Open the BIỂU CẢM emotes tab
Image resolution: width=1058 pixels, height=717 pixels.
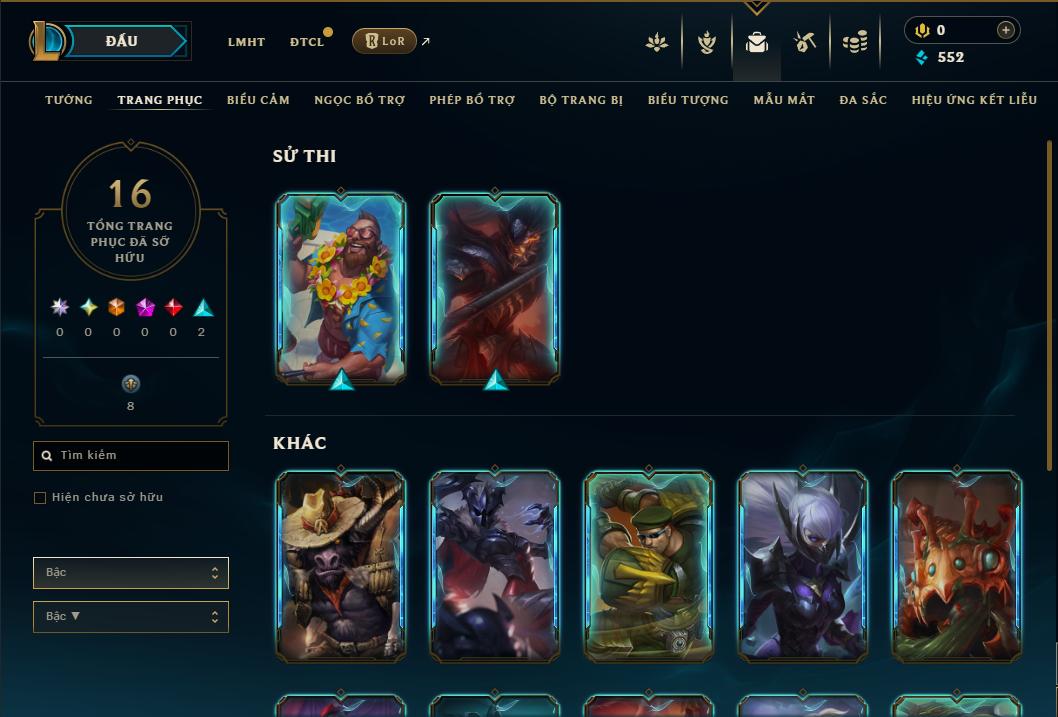point(258,100)
